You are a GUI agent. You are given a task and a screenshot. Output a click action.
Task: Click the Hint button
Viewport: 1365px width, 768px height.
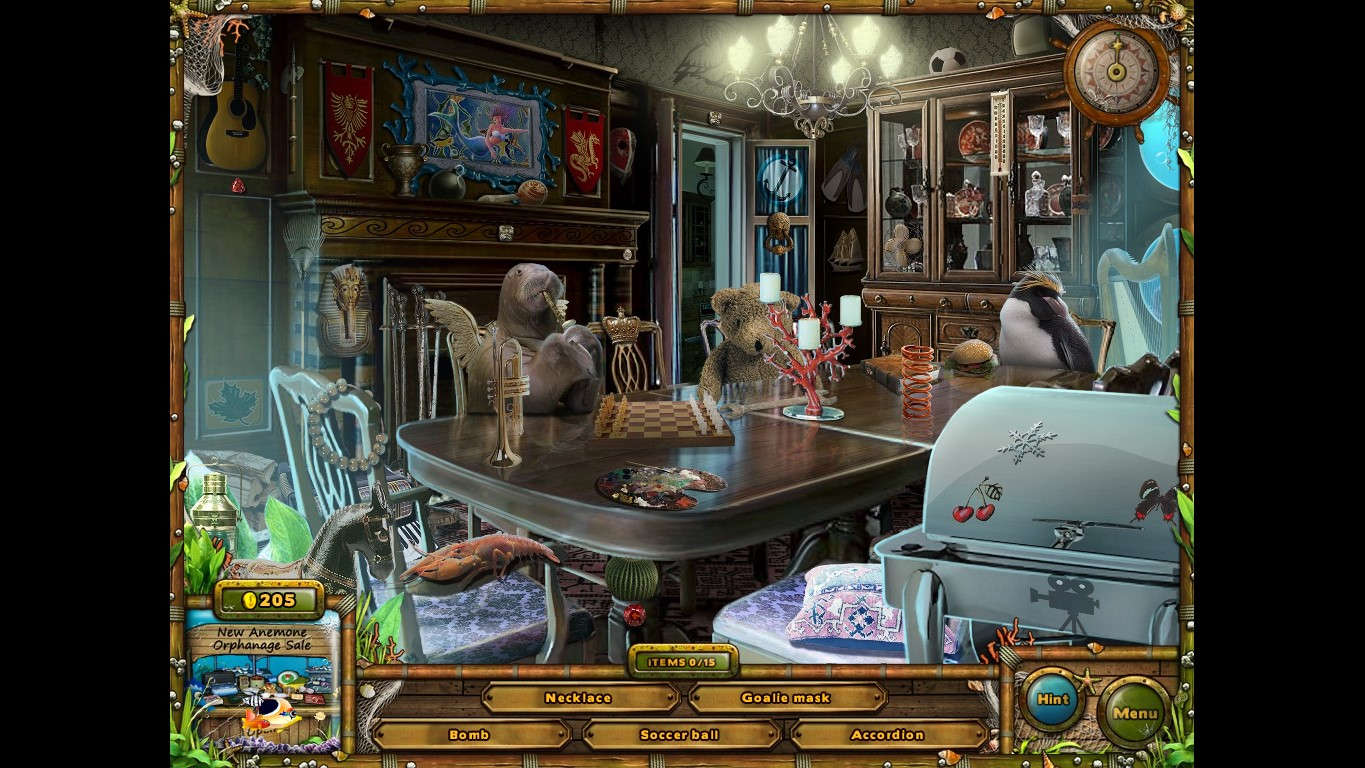coord(1050,701)
